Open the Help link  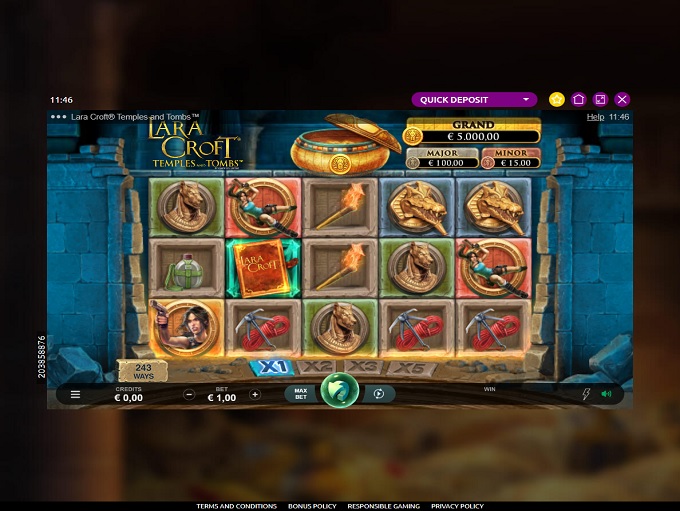click(594, 117)
